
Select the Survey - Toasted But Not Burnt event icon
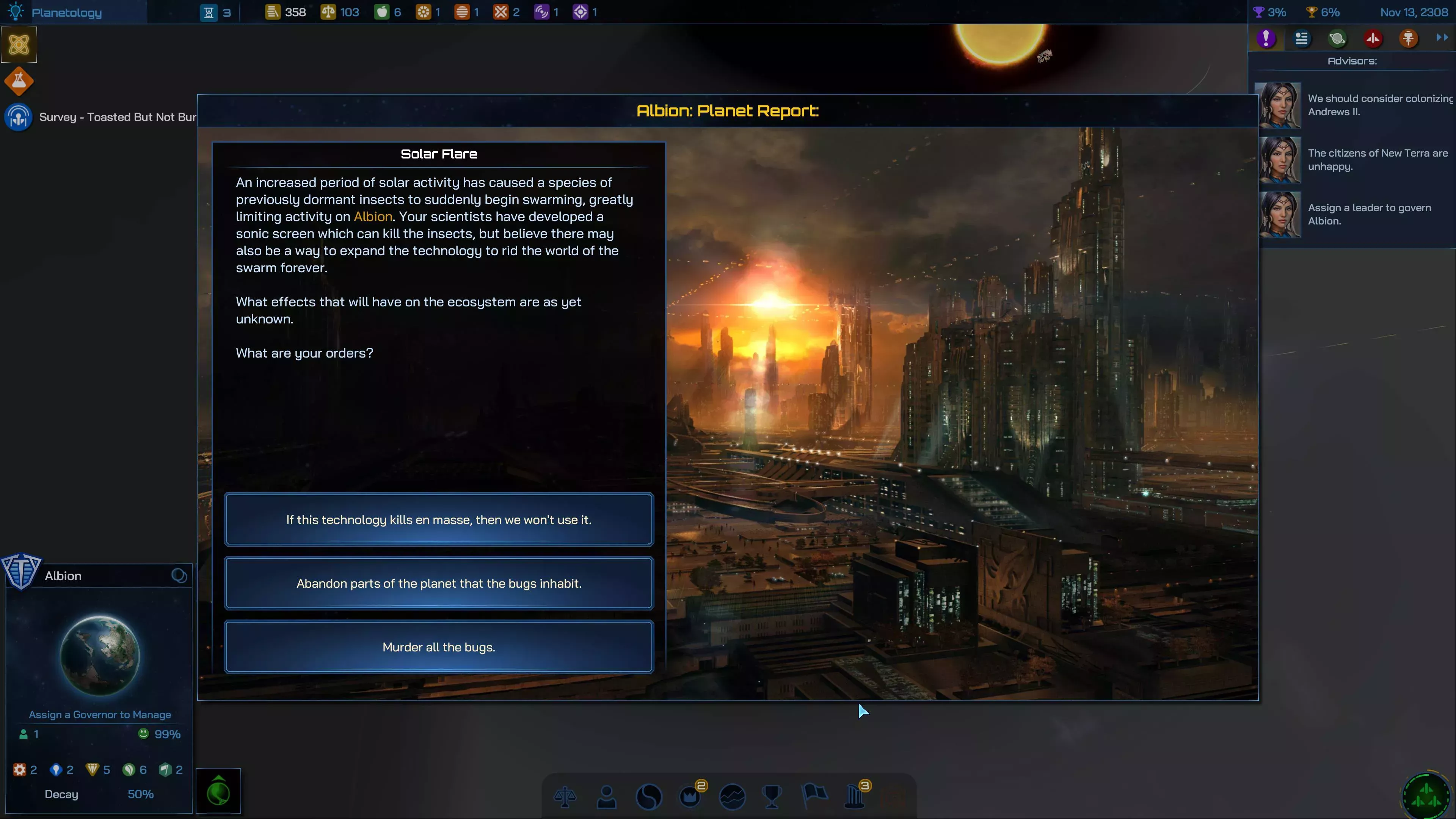pyautogui.click(x=18, y=117)
